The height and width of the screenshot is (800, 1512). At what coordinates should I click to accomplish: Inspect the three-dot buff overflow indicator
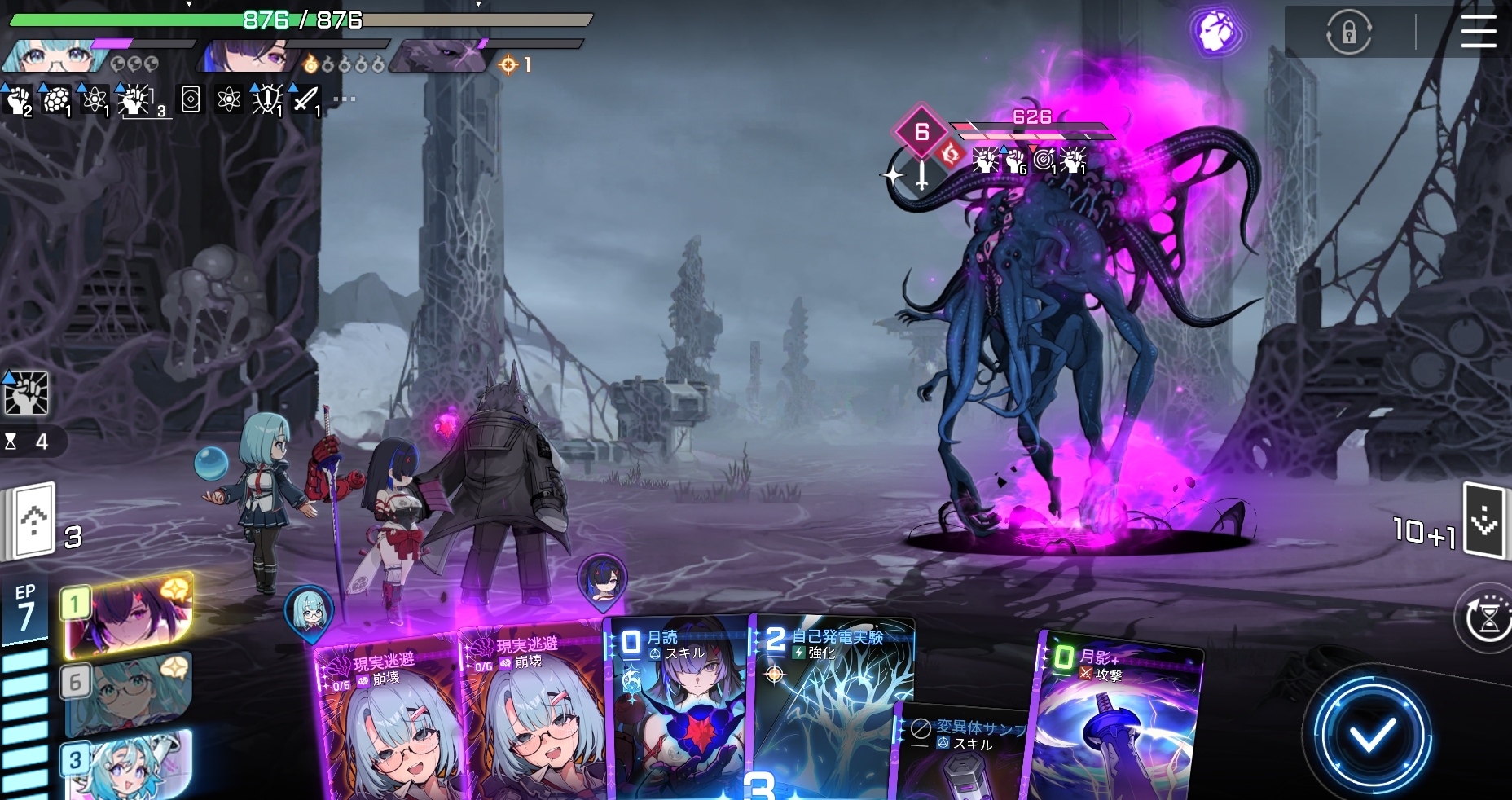[344, 99]
